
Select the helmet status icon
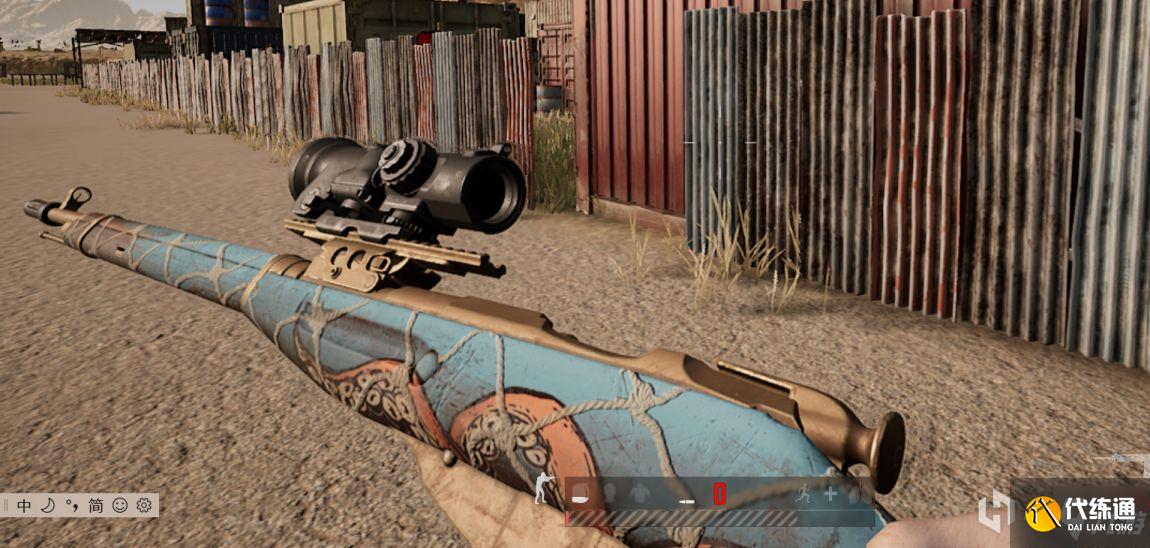tap(608, 493)
